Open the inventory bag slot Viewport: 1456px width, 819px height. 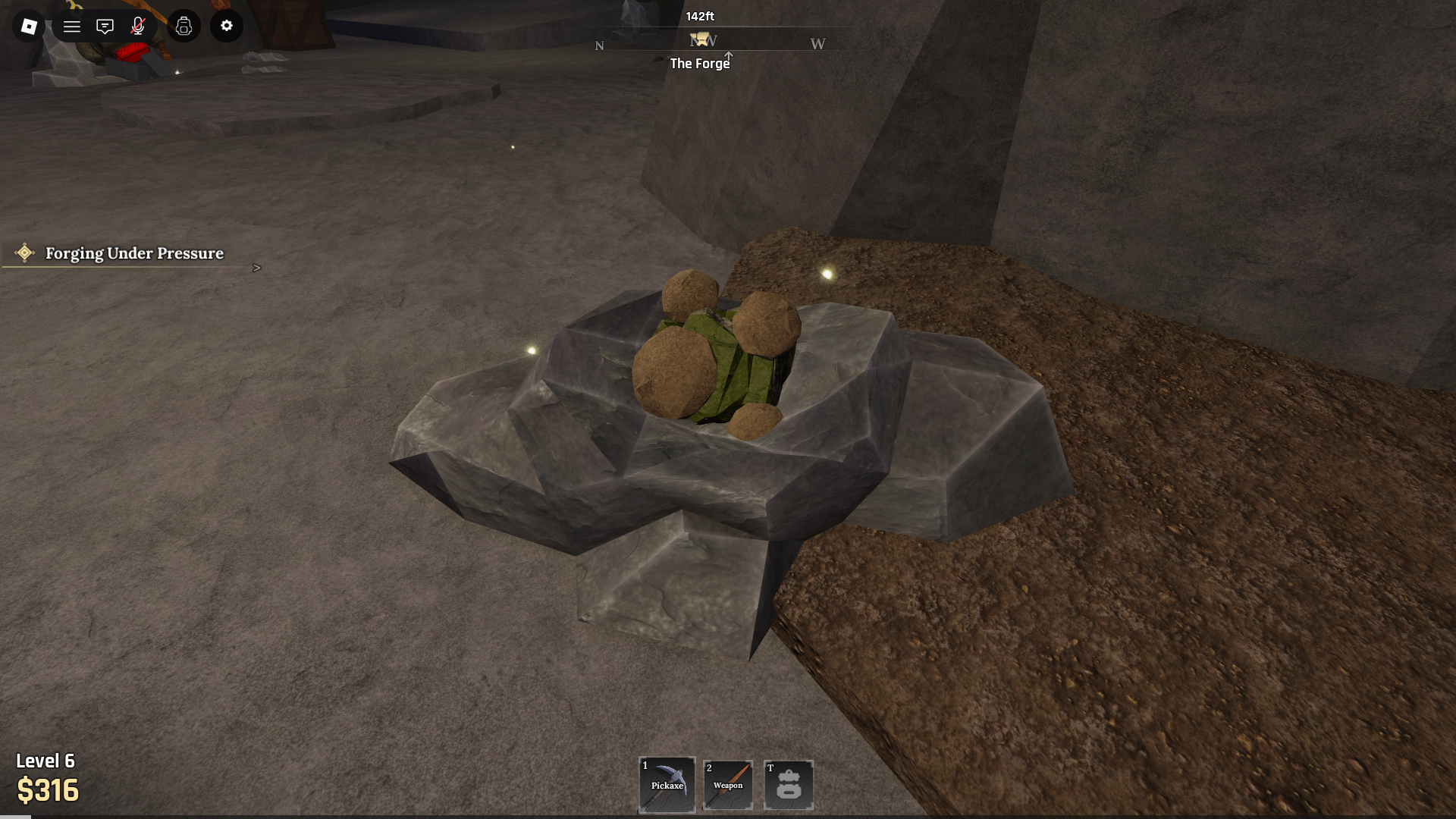789,785
